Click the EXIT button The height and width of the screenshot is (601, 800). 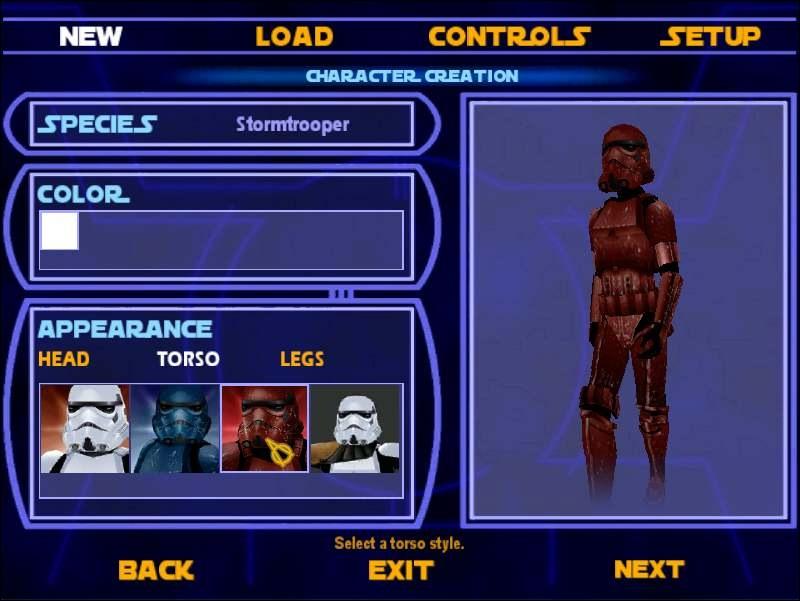click(x=400, y=570)
